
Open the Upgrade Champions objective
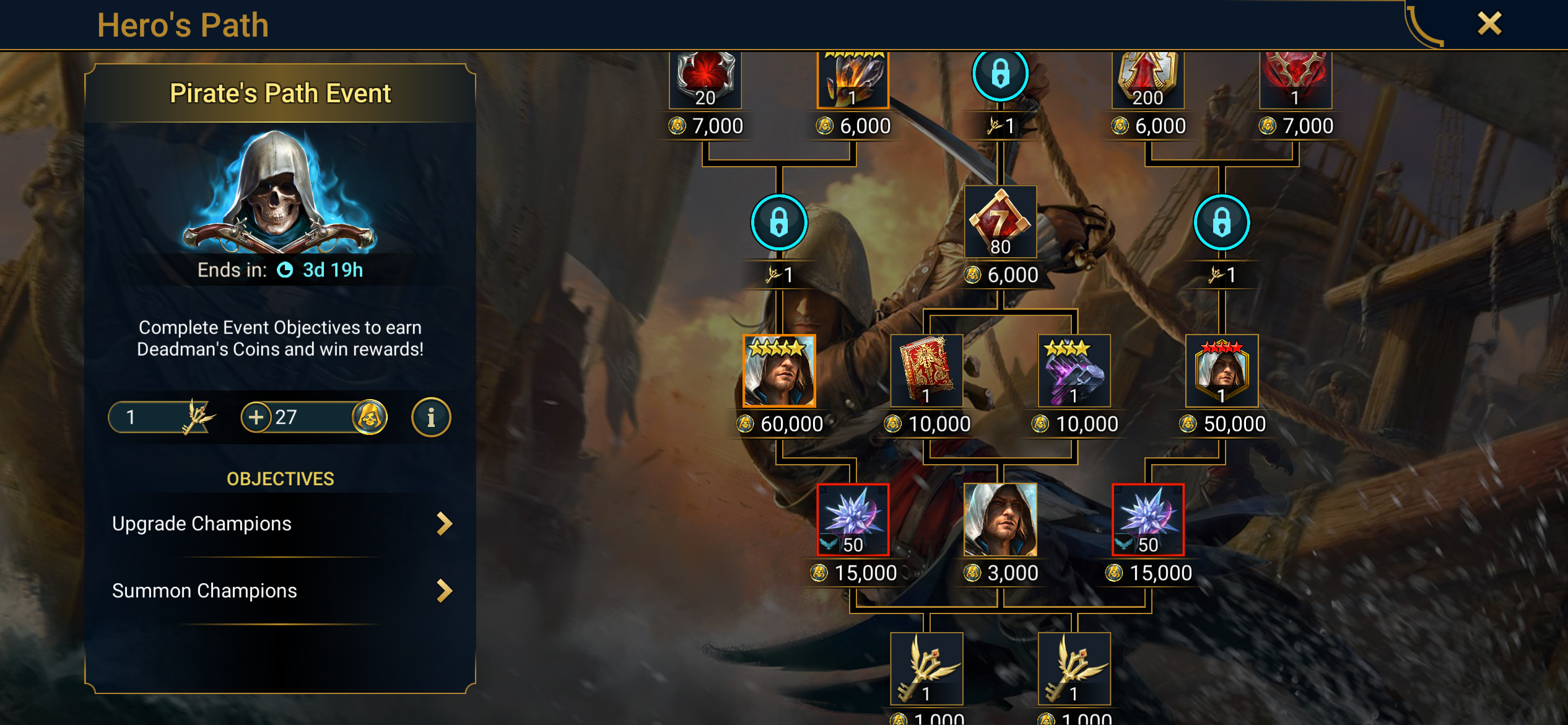pos(281,524)
